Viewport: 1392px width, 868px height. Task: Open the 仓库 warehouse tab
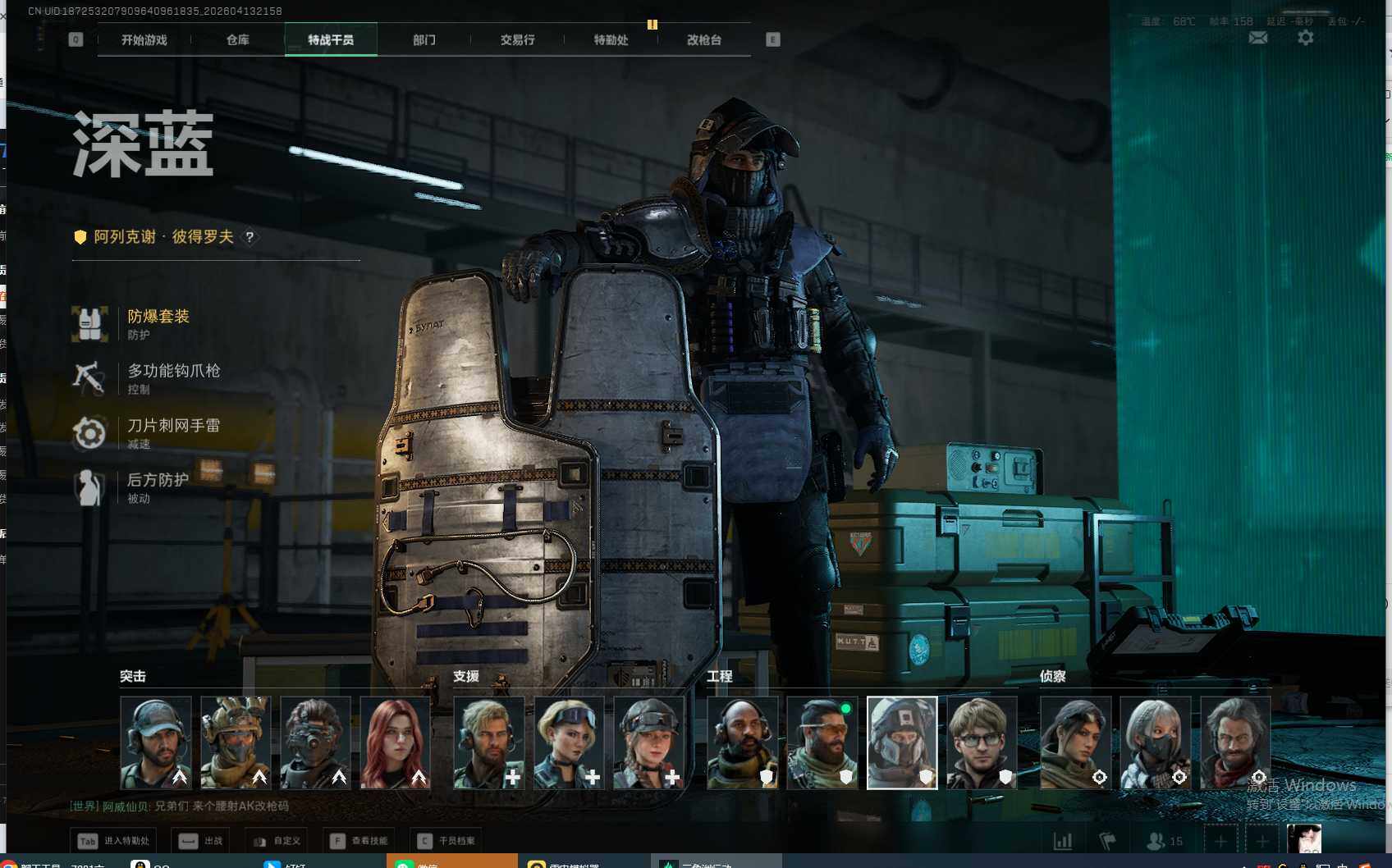point(238,40)
